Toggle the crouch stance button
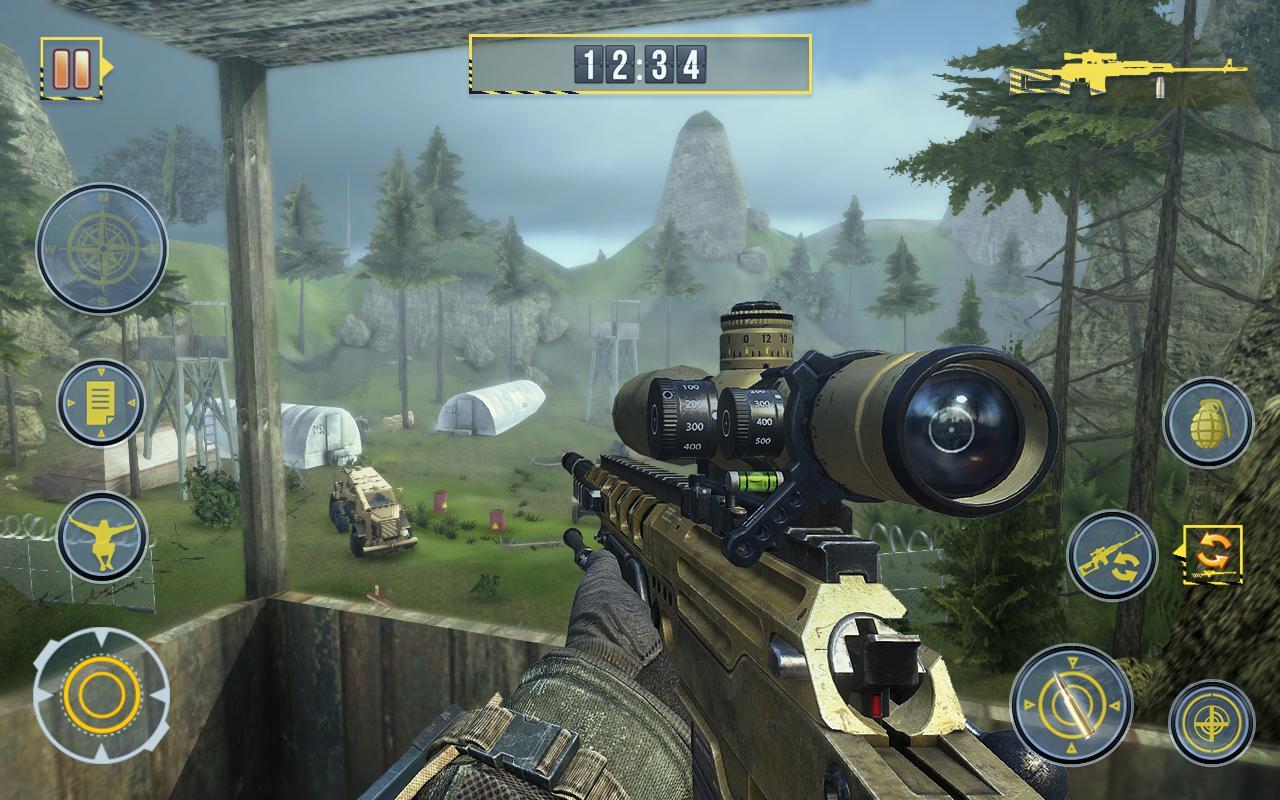 pyautogui.click(x=103, y=537)
